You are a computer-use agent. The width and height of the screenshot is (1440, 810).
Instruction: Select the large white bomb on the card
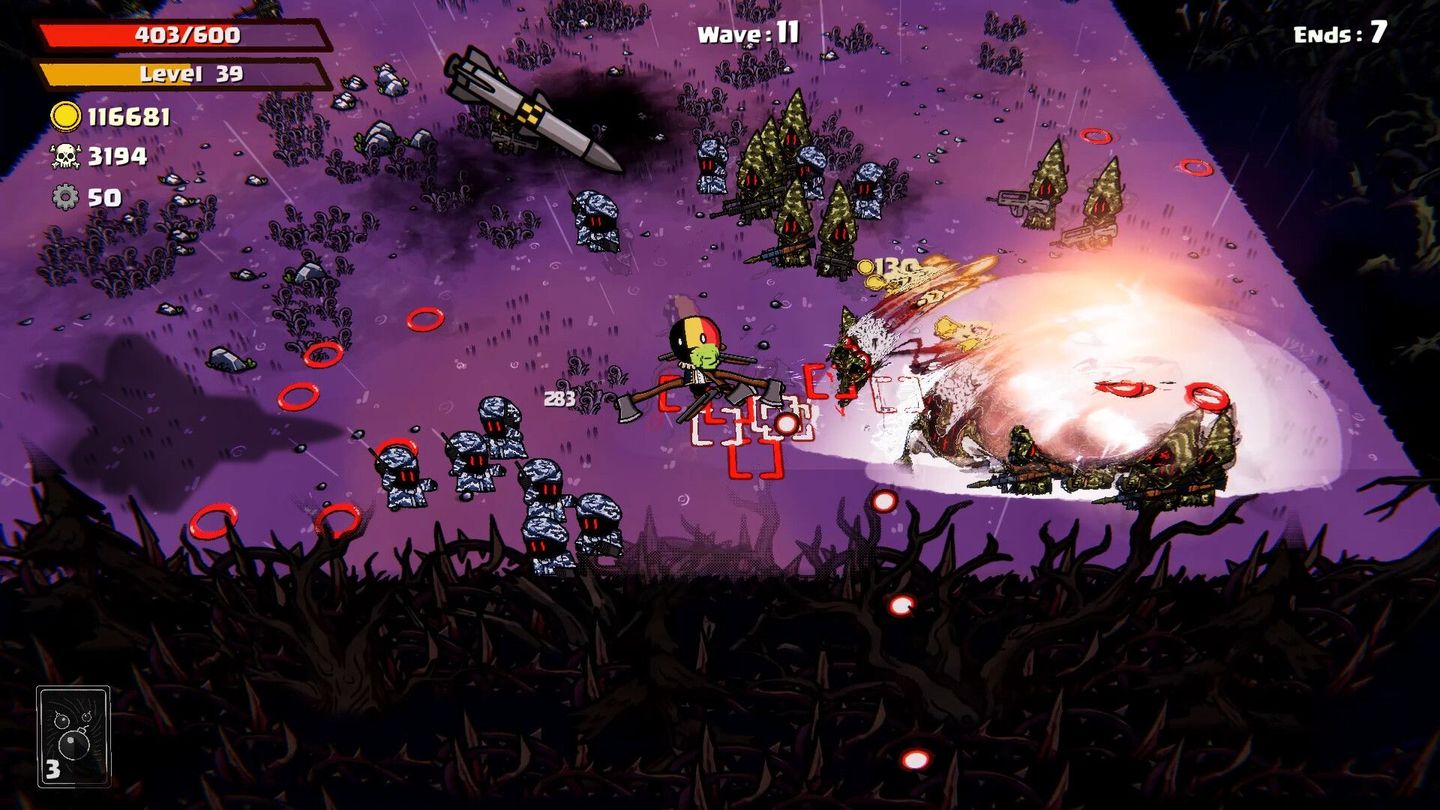pyautogui.click(x=74, y=744)
